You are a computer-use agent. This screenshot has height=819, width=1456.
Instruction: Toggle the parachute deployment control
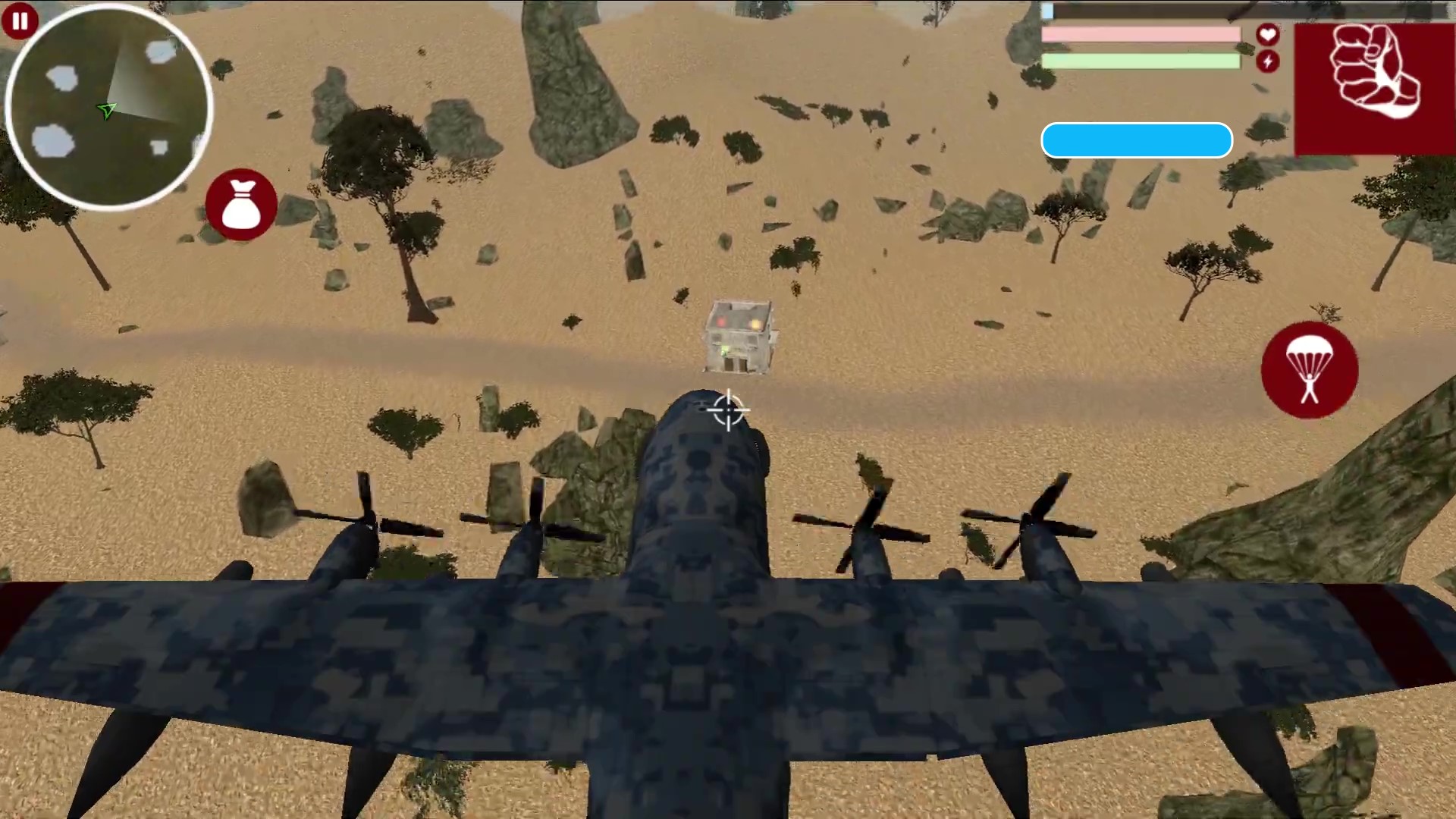1310,370
